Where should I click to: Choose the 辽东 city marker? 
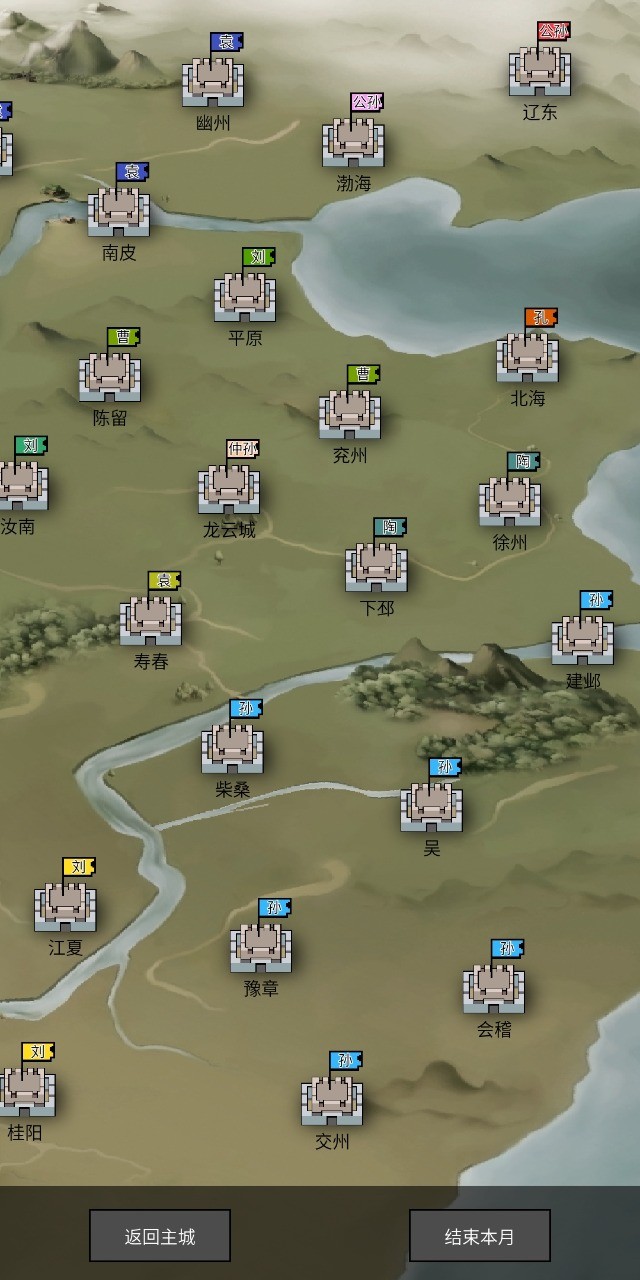click(x=540, y=71)
